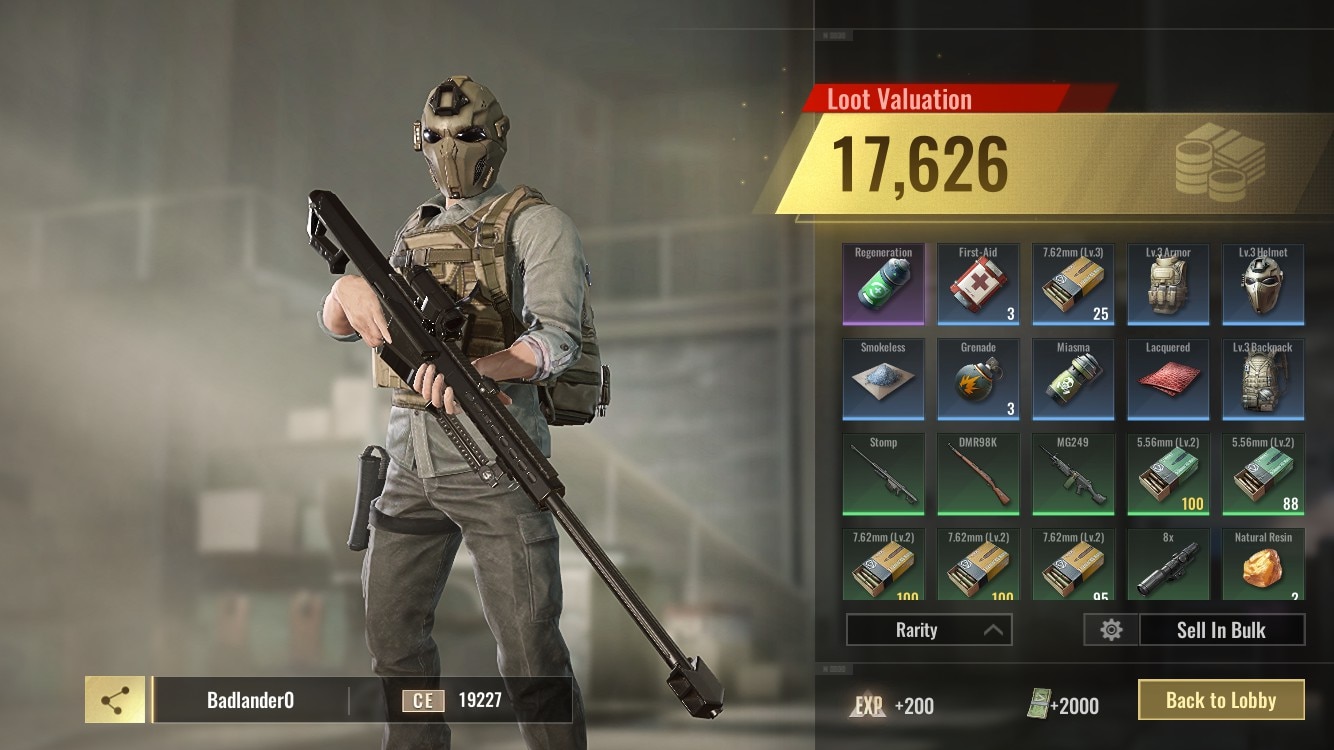Select the Lacquered red cloth item
The image size is (1334, 750).
1168,380
